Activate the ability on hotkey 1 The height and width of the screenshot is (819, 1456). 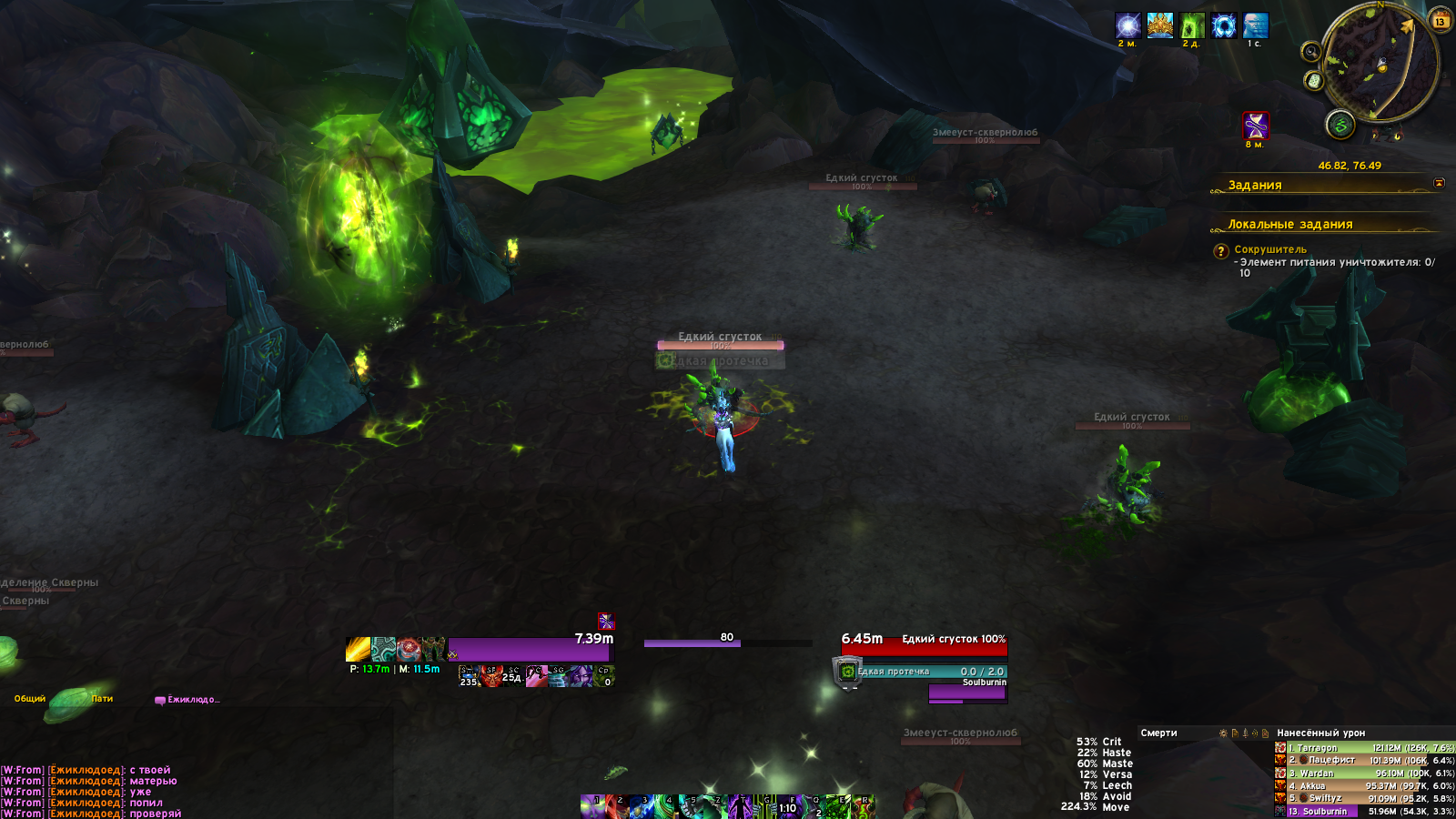592,806
